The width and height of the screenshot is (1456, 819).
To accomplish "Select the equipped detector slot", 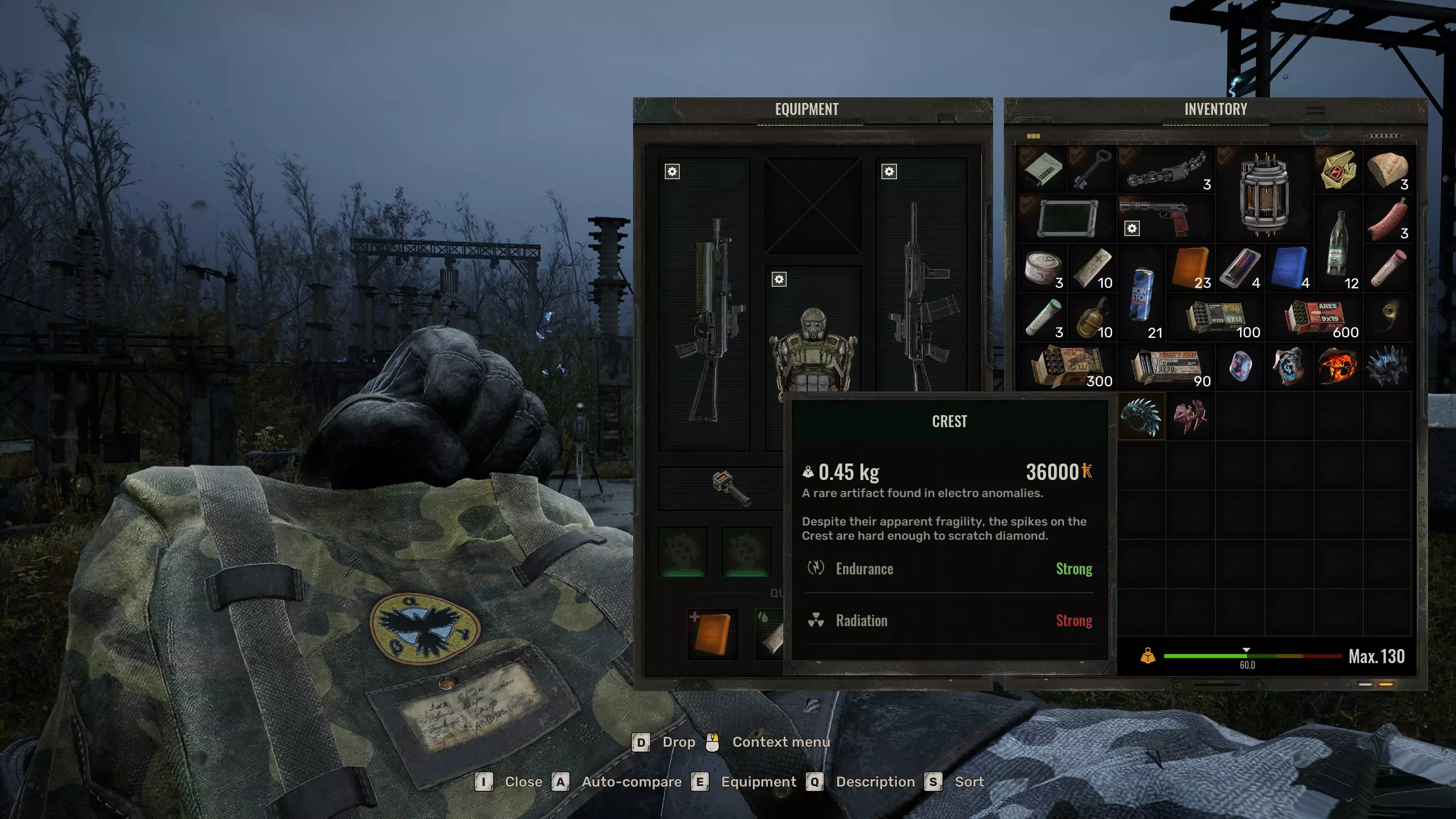I will (x=731, y=488).
